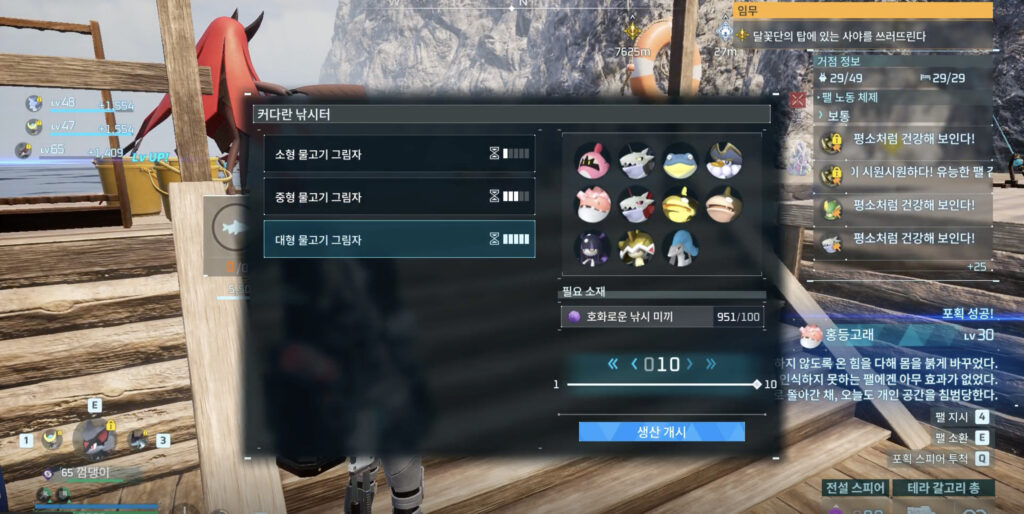Viewport: 1024px width, 514px height.
Task: Jump to minimum quantity with the double left arrow
Action: click(x=613, y=364)
